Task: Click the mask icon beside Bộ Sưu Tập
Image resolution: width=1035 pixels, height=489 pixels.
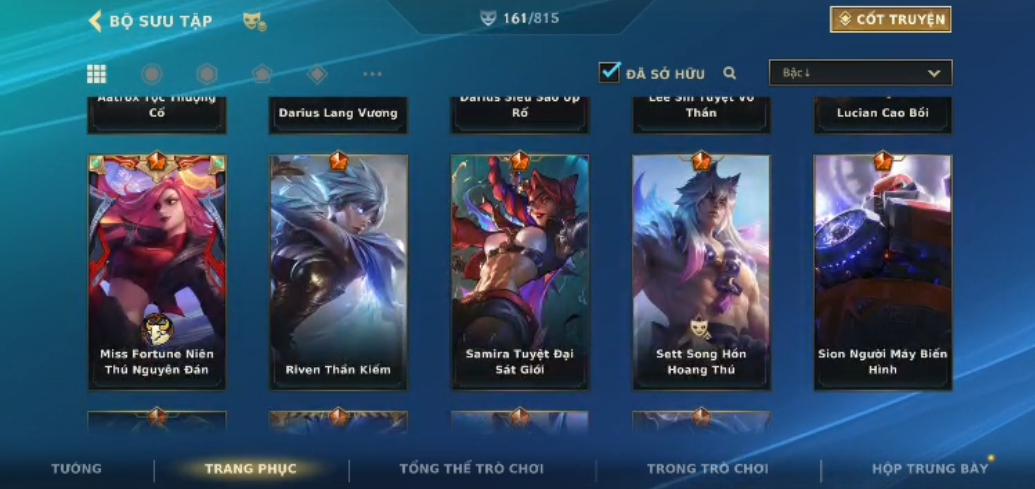Action: (x=254, y=21)
